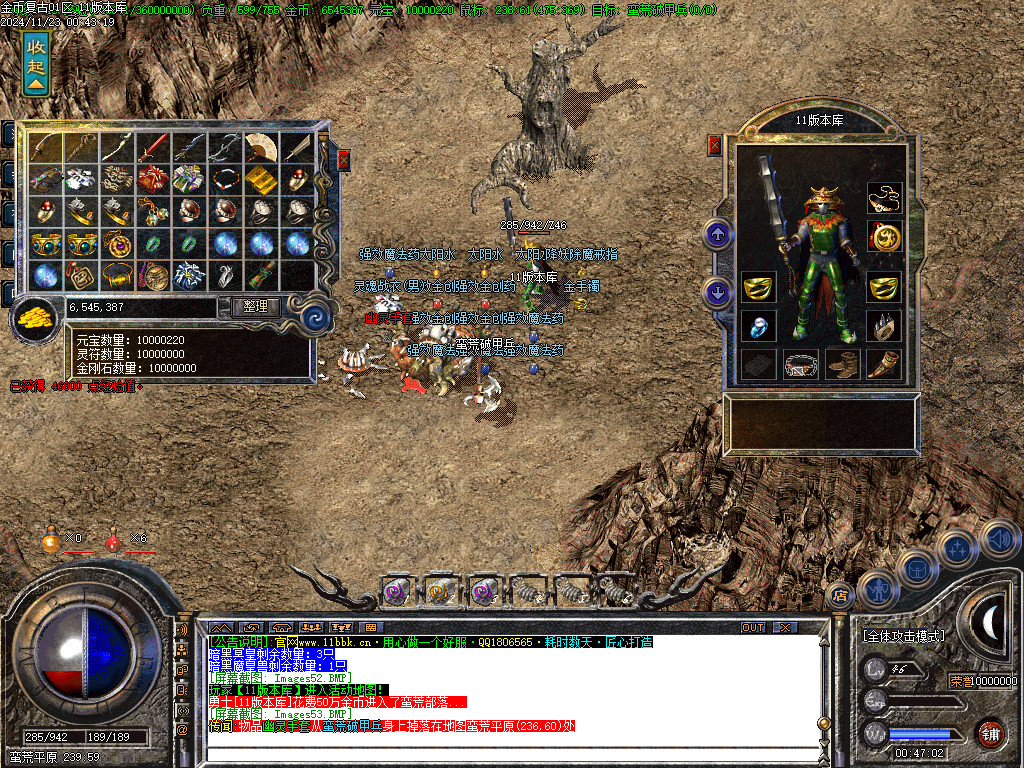Screen dimensions: 1024x768
Task: Close the character equipment panel
Action: coord(714,146)
